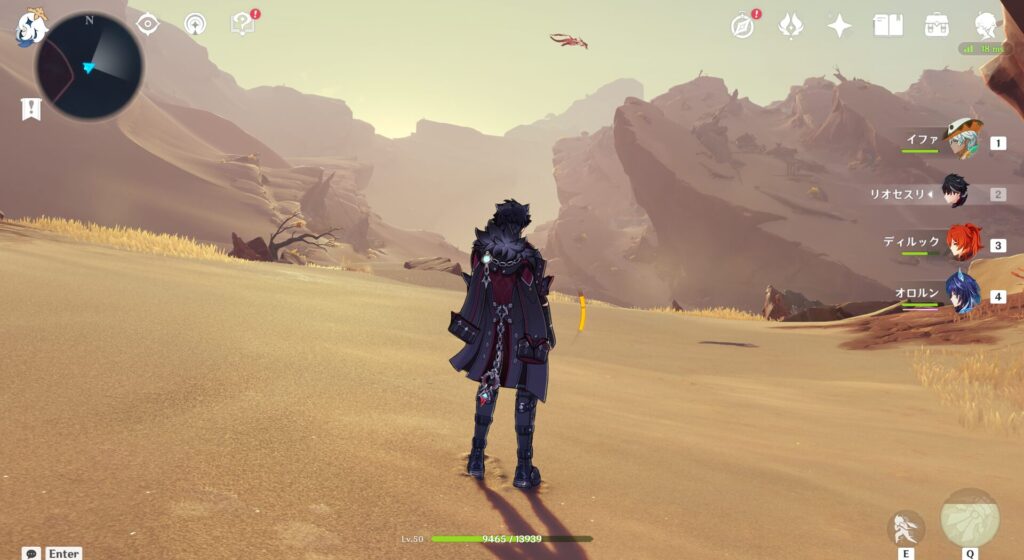Image resolution: width=1024 pixels, height=560 pixels.
Task: Open the Adventurer Handbook book icon
Action: click(x=888, y=26)
